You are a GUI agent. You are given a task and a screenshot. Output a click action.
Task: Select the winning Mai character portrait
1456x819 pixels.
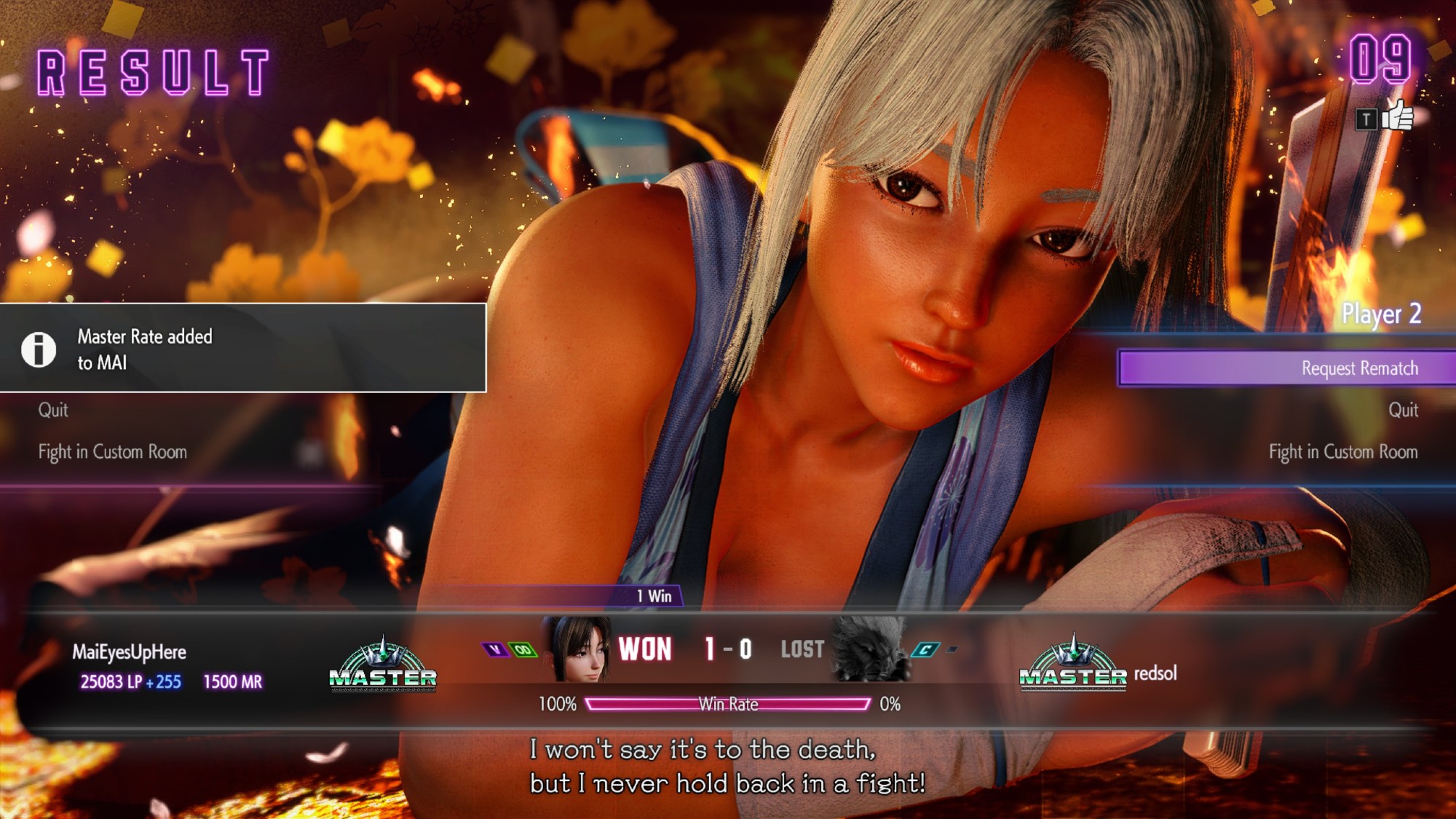(579, 649)
